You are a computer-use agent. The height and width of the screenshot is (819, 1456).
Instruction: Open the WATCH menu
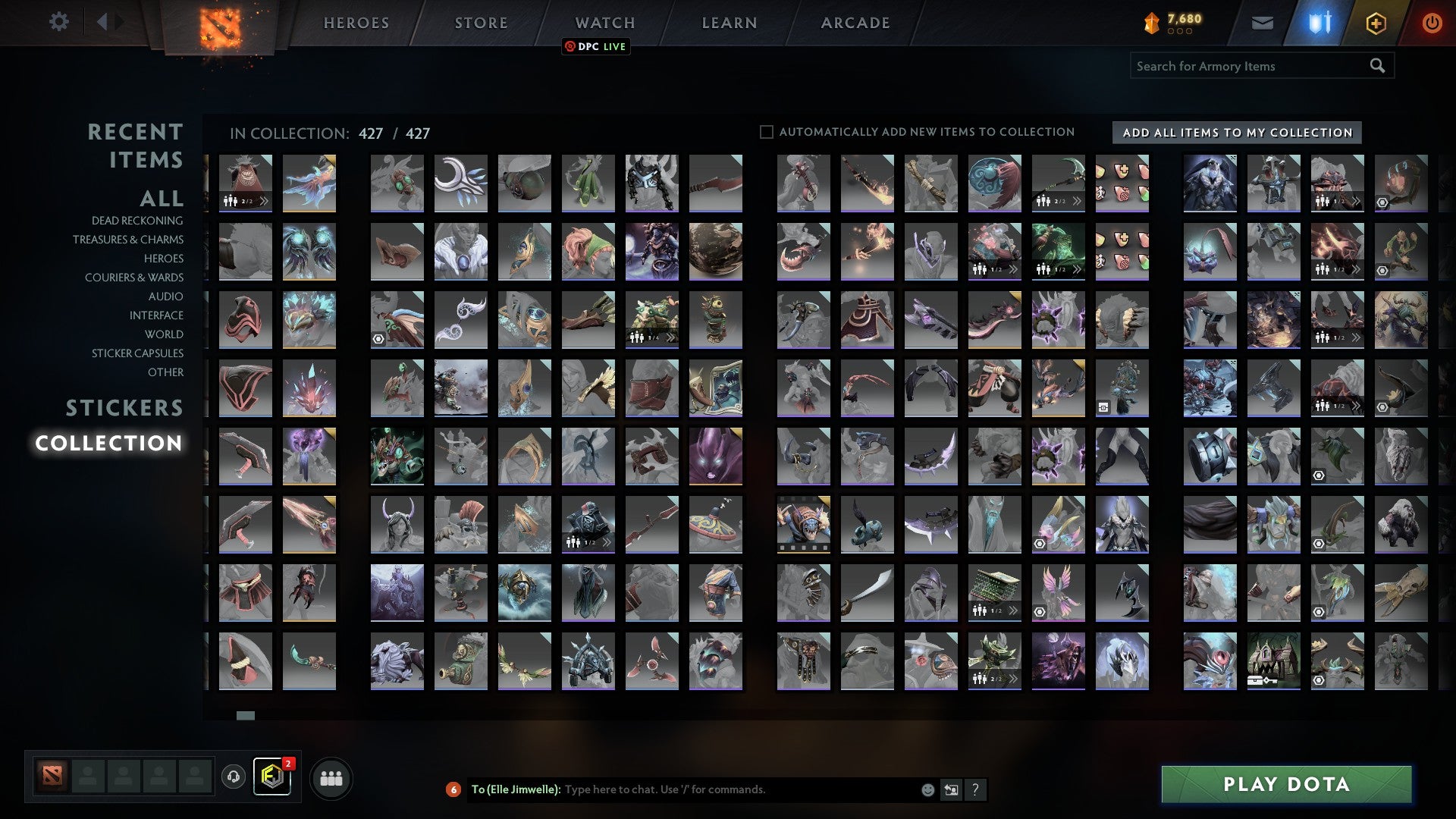(x=604, y=22)
